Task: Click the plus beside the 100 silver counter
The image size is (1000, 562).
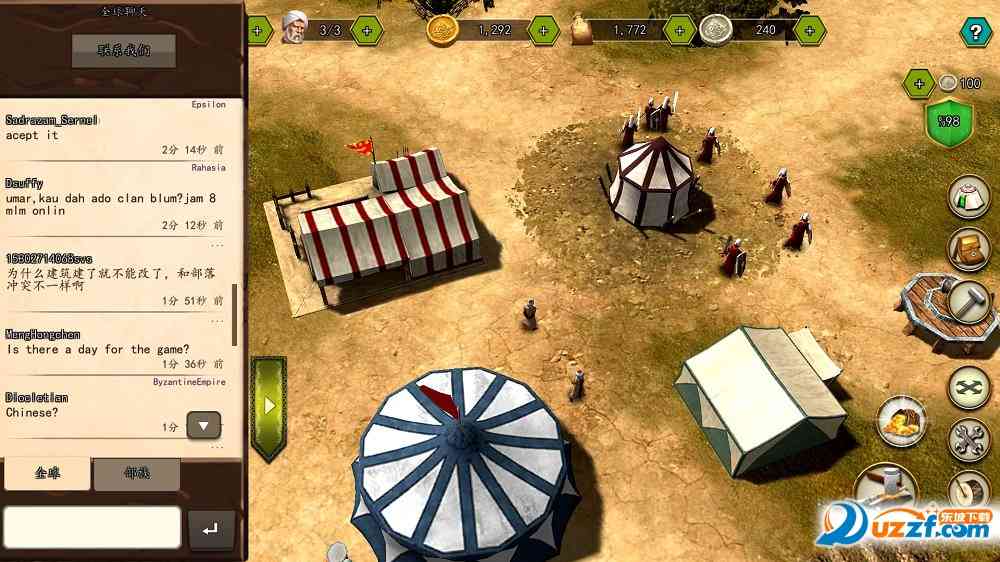Action: 919,83
